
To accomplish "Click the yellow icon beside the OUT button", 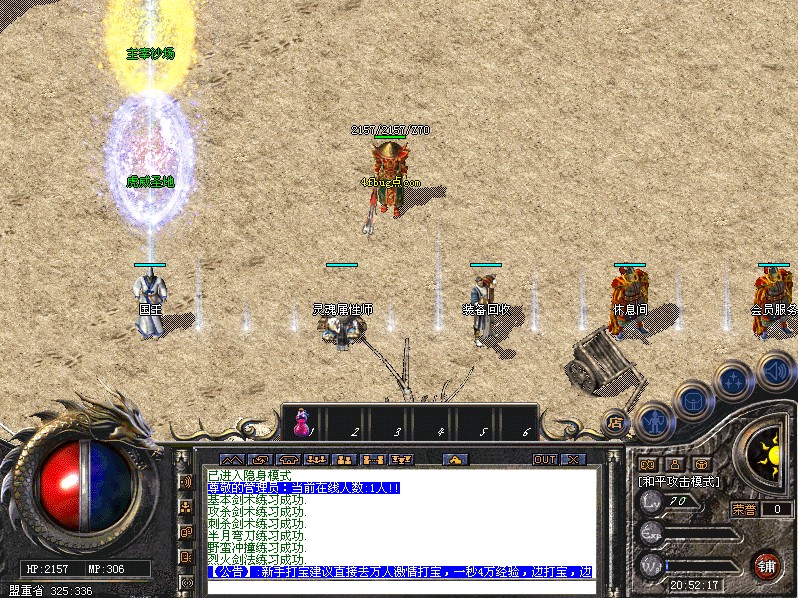I will click(455, 460).
